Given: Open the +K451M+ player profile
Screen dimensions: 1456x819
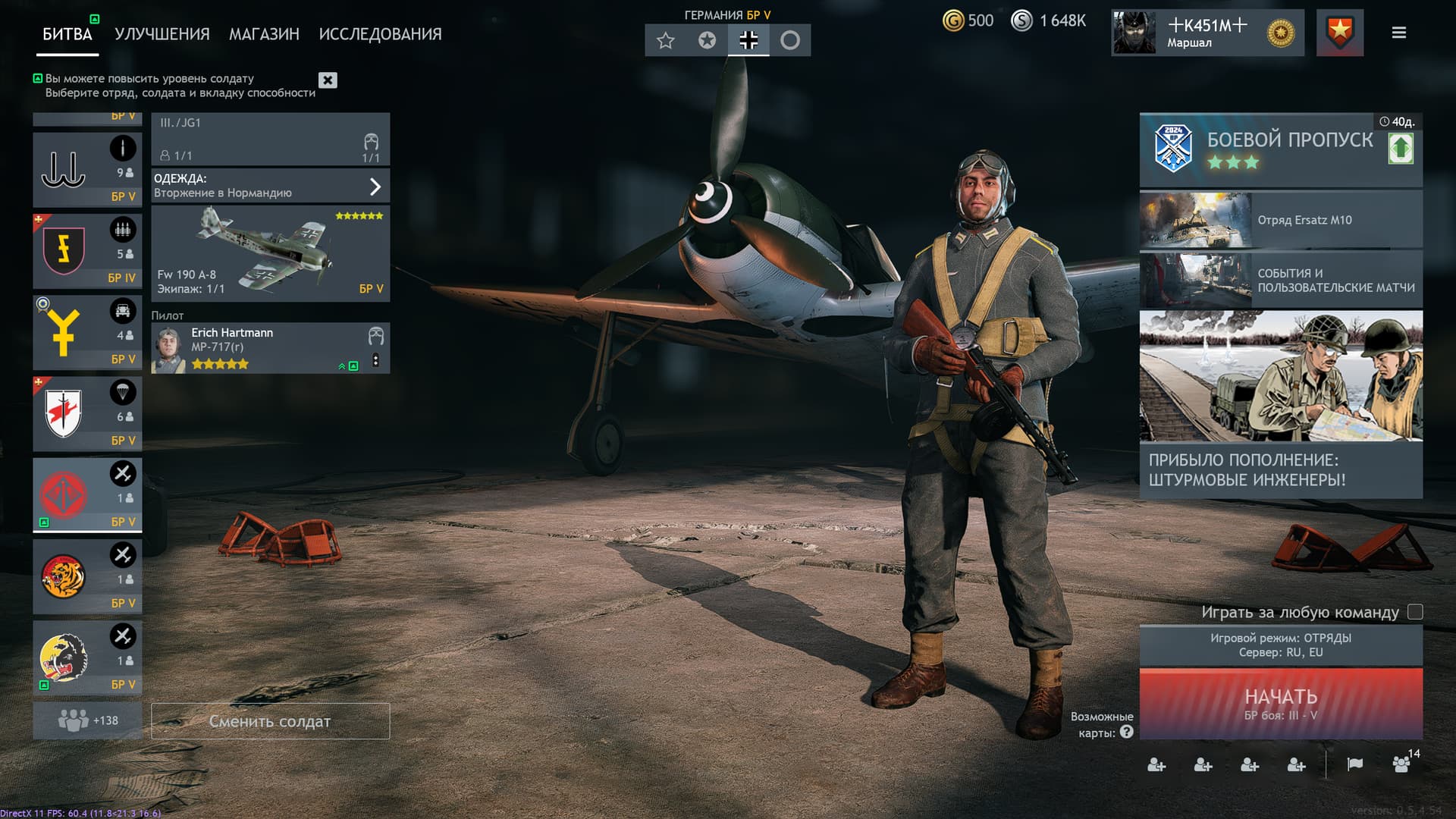Looking at the screenshot, I should coord(1207,33).
